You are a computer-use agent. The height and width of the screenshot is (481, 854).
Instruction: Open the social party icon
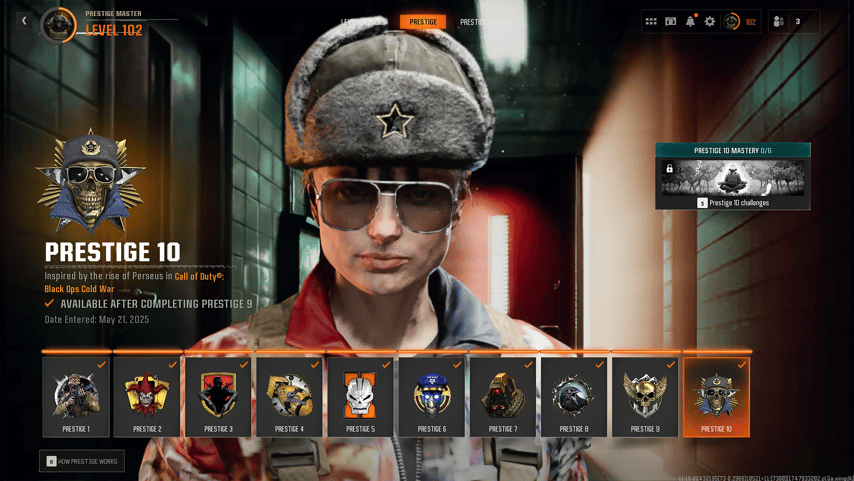pyautogui.click(x=779, y=21)
